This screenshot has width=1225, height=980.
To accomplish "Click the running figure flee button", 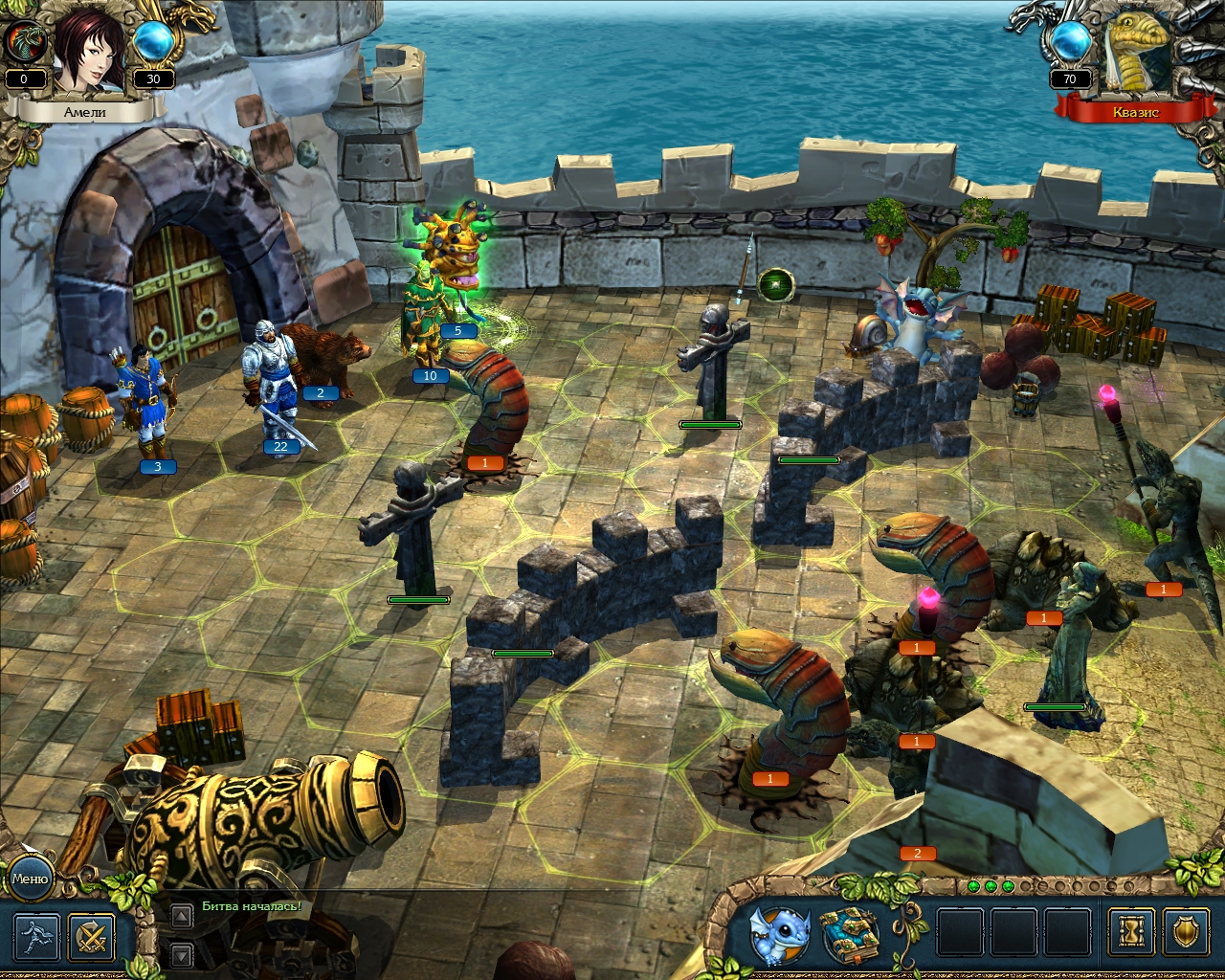I will click(37, 937).
